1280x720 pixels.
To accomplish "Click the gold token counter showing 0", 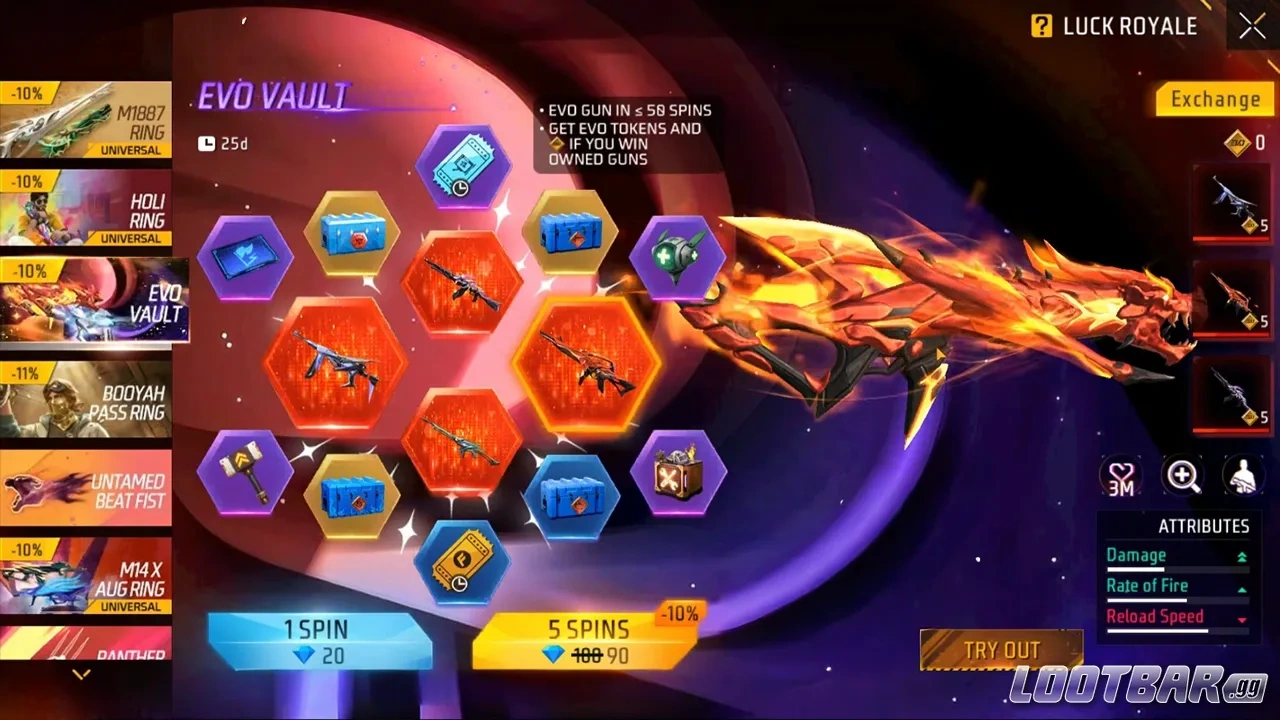I will point(1238,142).
